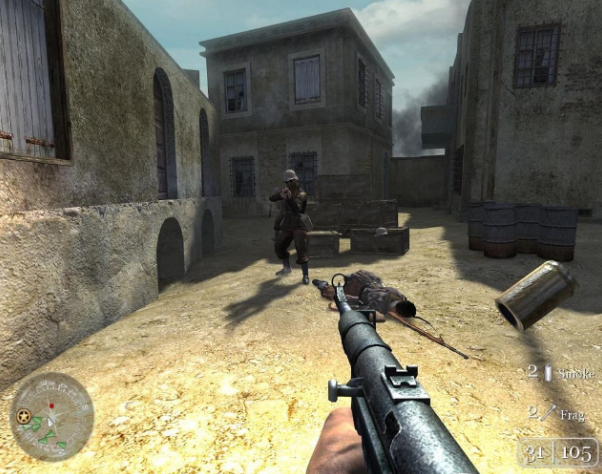This screenshot has width=602, height=474.
Task: Click the circular compass minimap
Action: [x=52, y=416]
